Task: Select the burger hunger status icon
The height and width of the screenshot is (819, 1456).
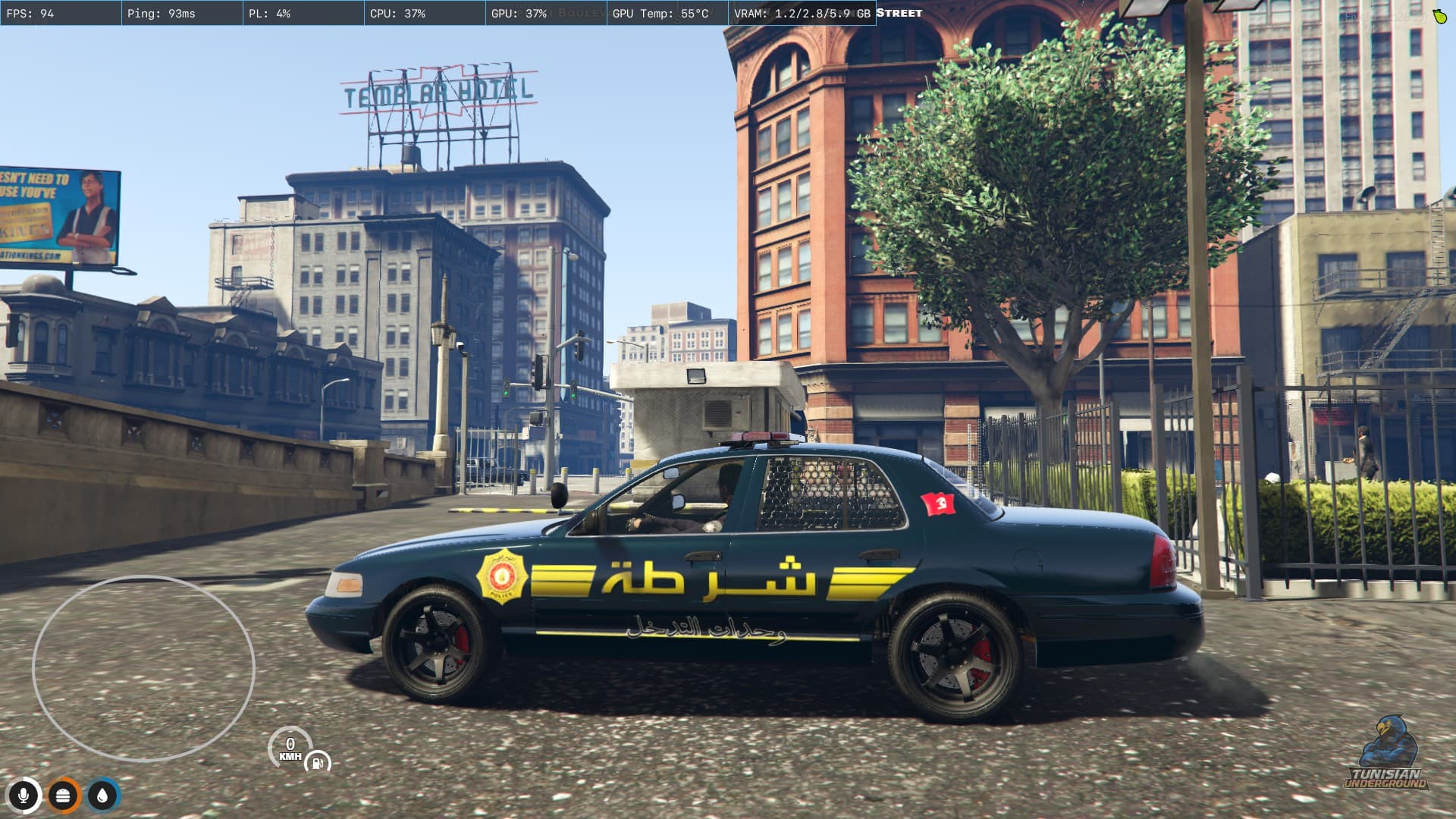Action: click(64, 795)
